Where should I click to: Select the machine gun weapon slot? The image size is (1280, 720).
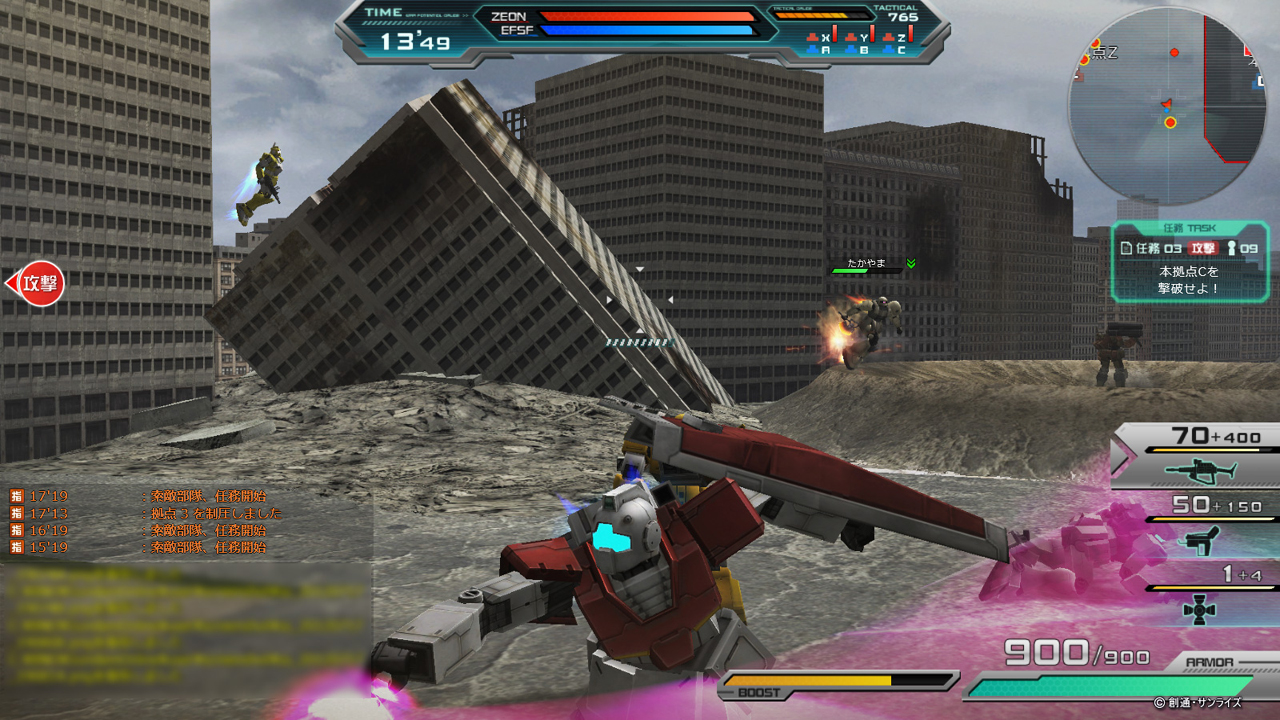click(x=1200, y=470)
